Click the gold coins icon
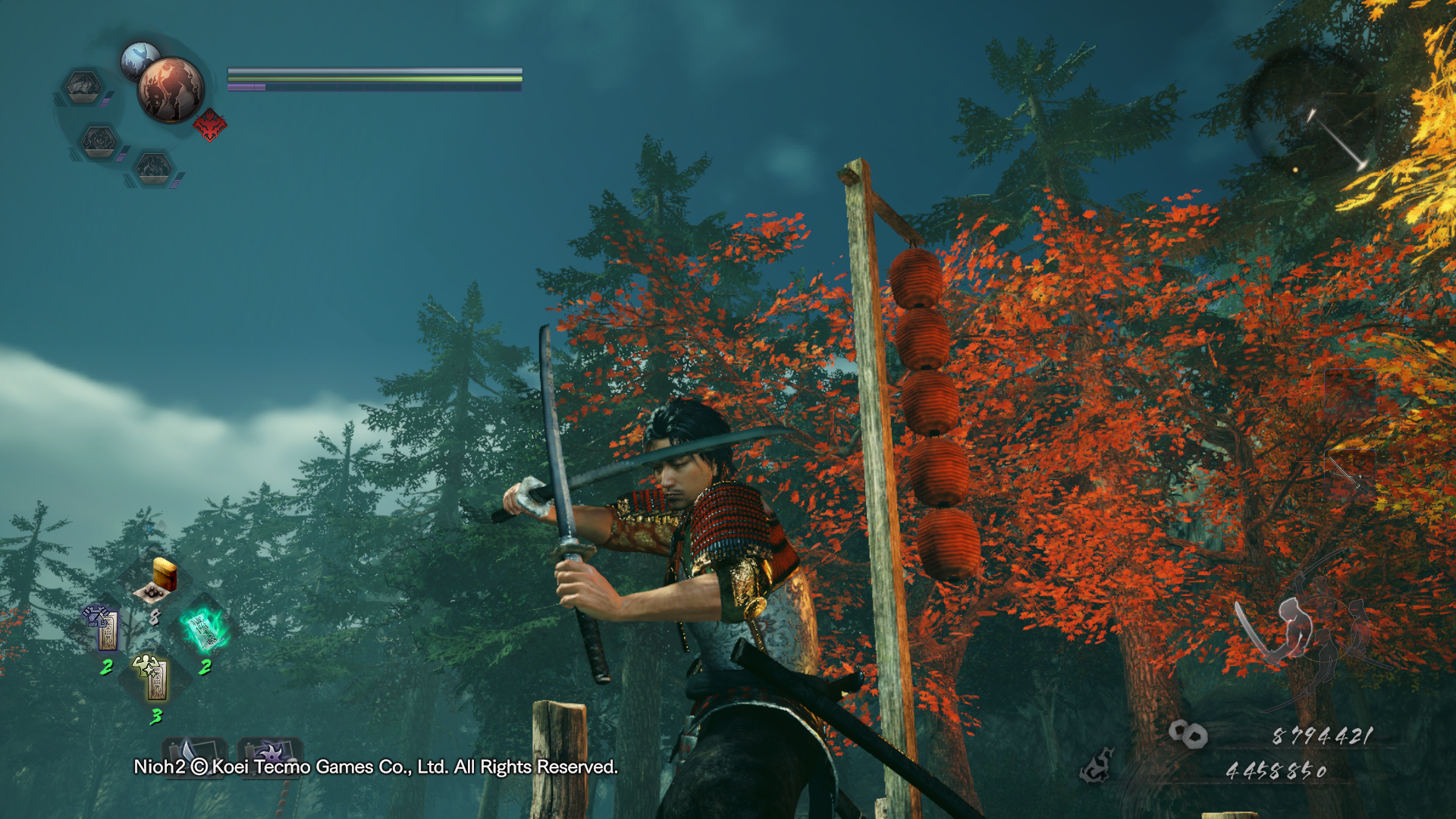 (x=1187, y=734)
